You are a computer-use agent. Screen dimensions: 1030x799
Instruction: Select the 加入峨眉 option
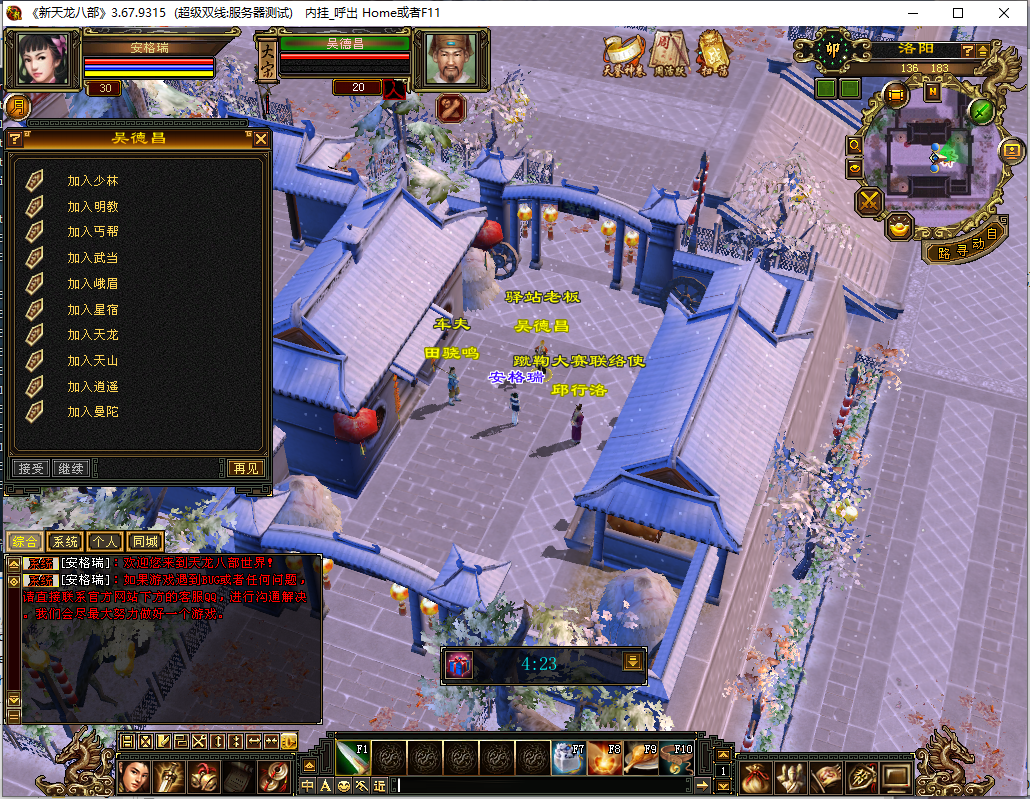(92, 284)
